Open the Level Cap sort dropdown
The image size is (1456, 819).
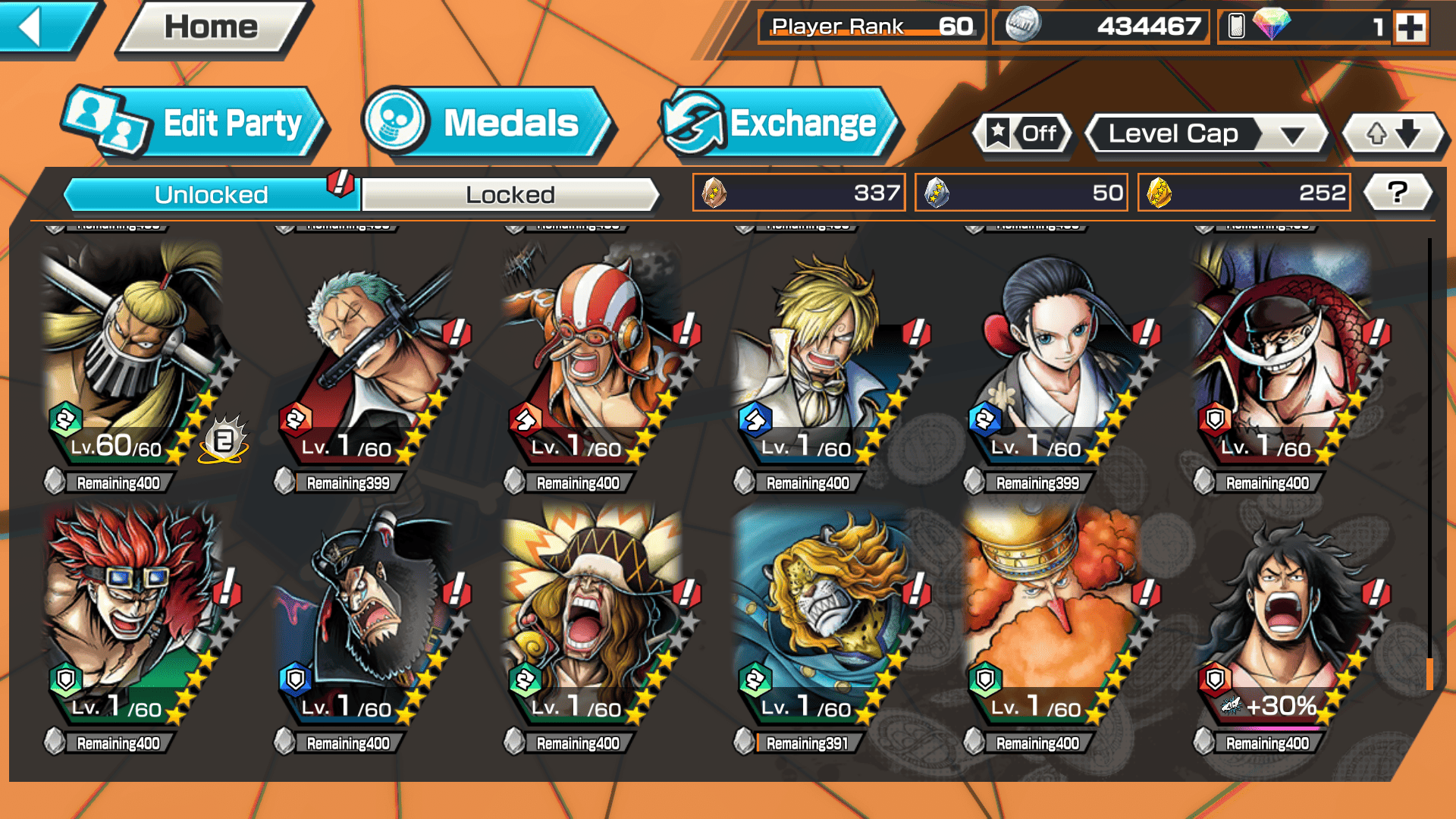[1206, 134]
